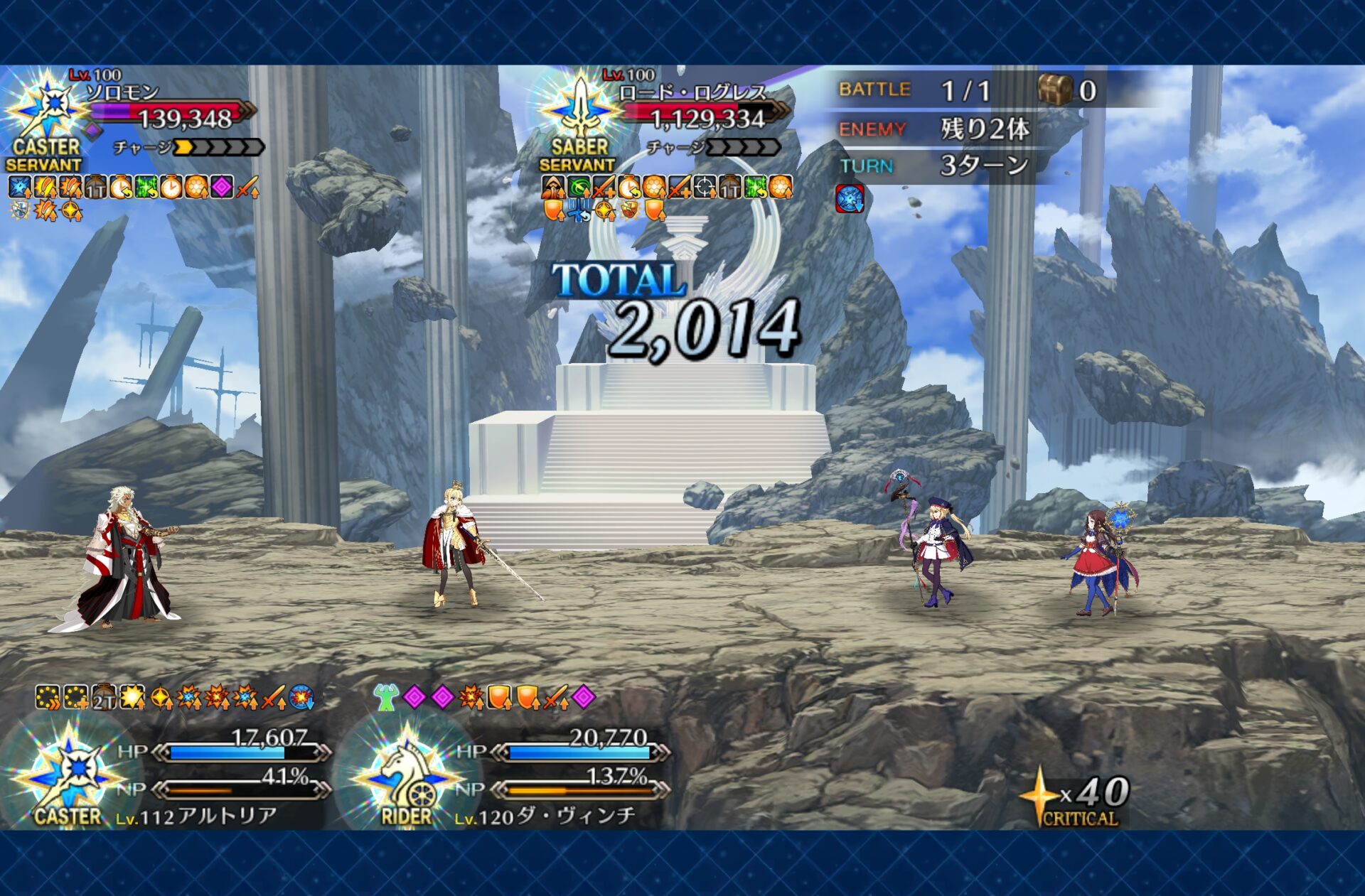This screenshot has width=1365, height=896.
Task: Inspect the magenta diamond buff on ソロモン
Action: (222, 187)
